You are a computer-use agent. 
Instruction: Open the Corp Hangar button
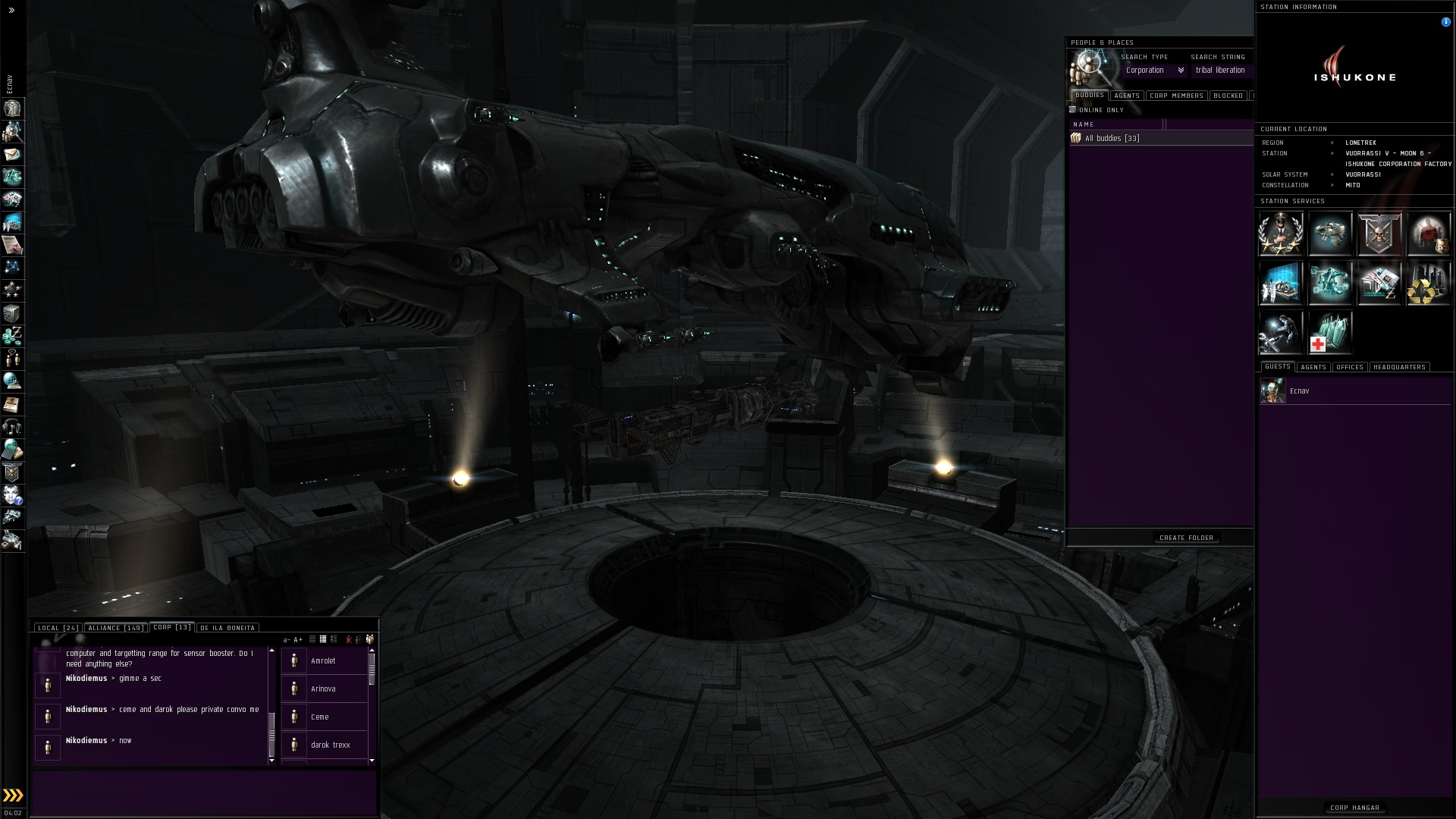pyautogui.click(x=1354, y=808)
